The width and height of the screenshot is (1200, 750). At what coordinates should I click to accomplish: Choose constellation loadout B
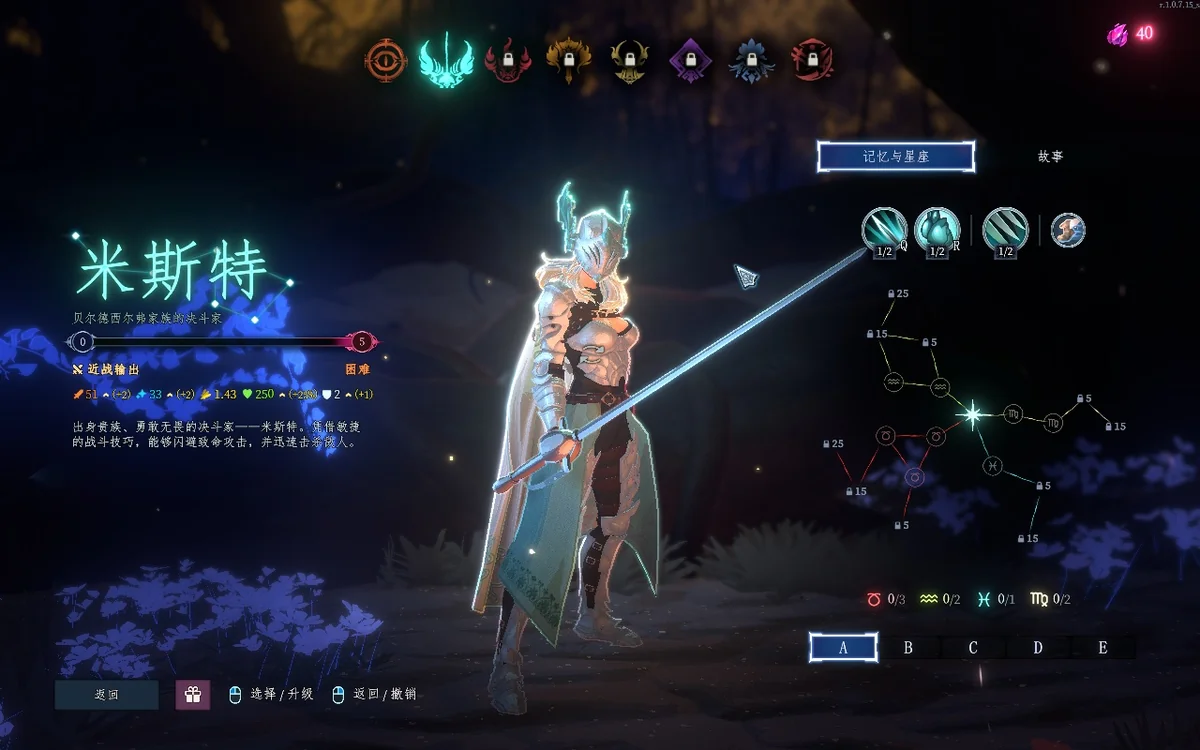coord(908,647)
